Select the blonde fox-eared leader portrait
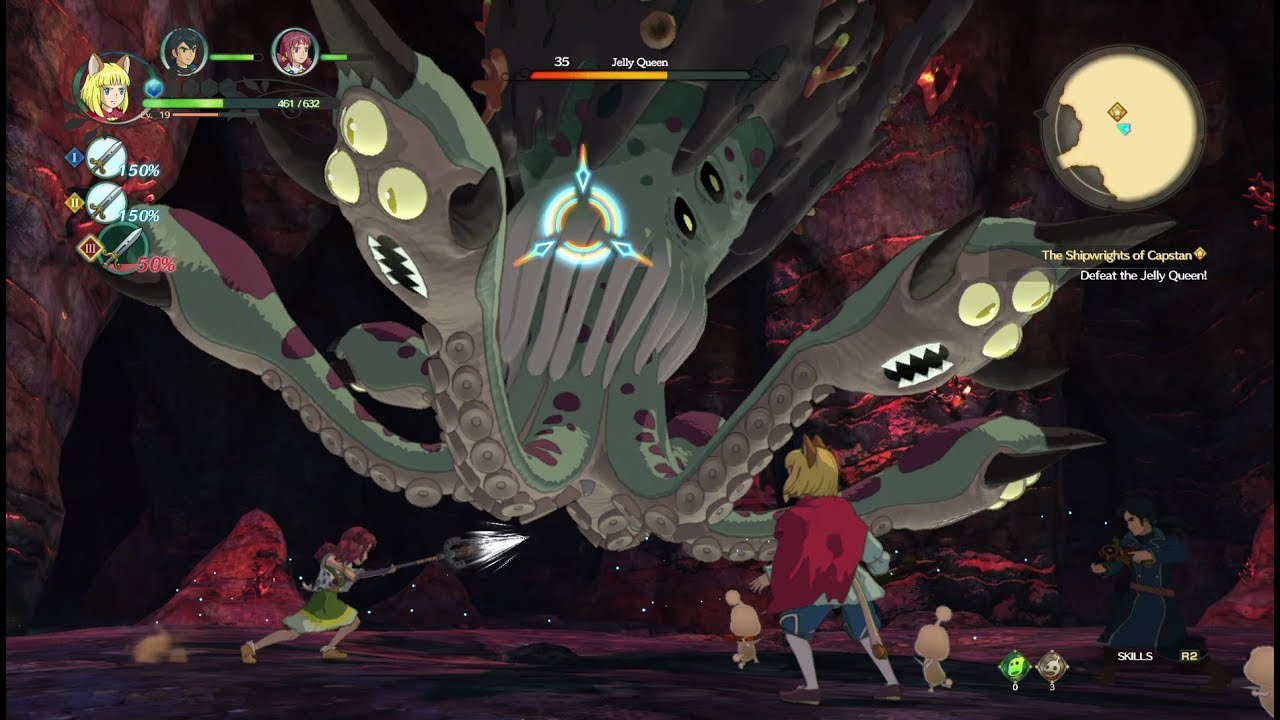The image size is (1280, 720). (109, 85)
